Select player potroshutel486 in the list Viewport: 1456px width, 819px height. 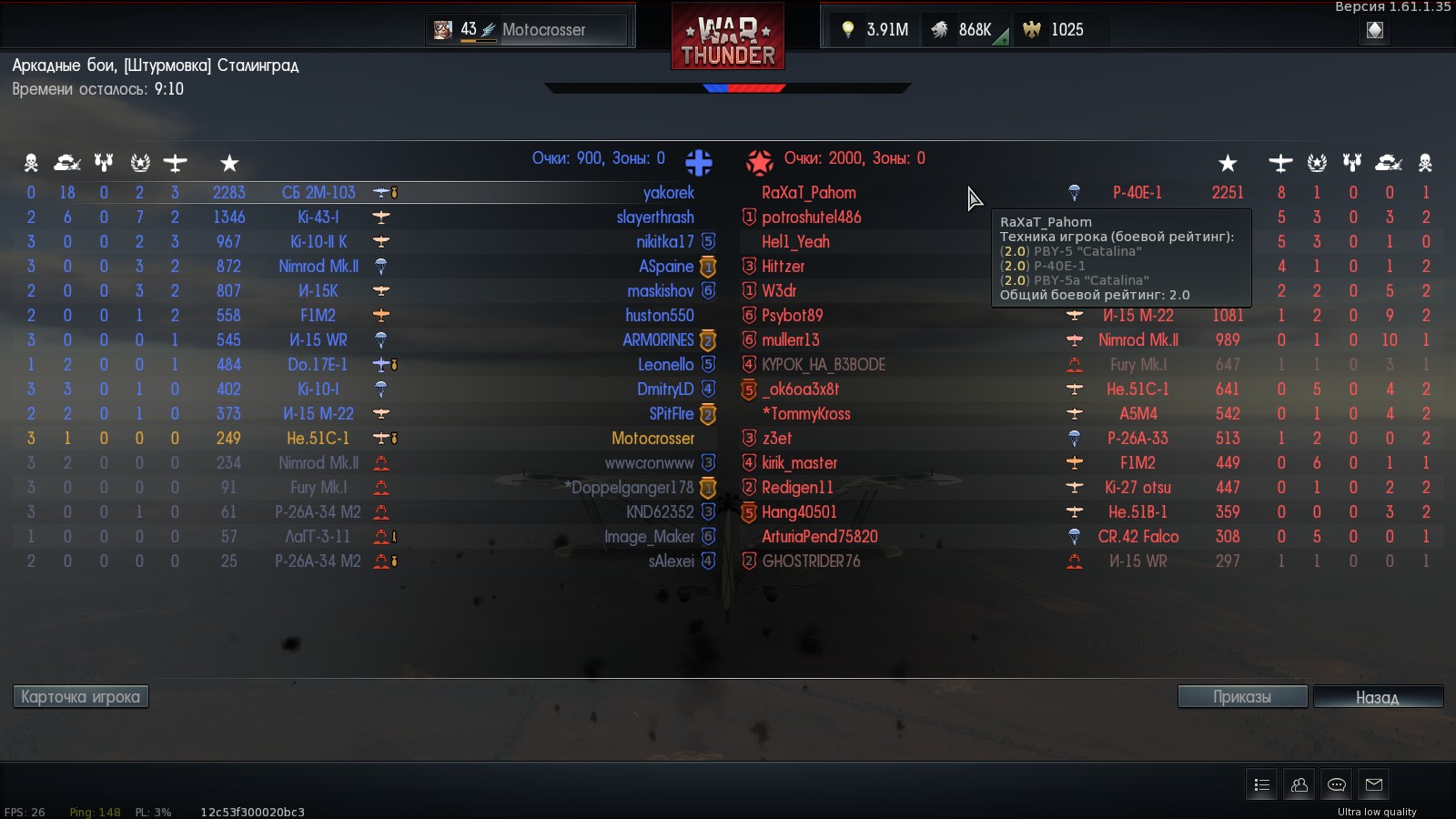(x=811, y=217)
